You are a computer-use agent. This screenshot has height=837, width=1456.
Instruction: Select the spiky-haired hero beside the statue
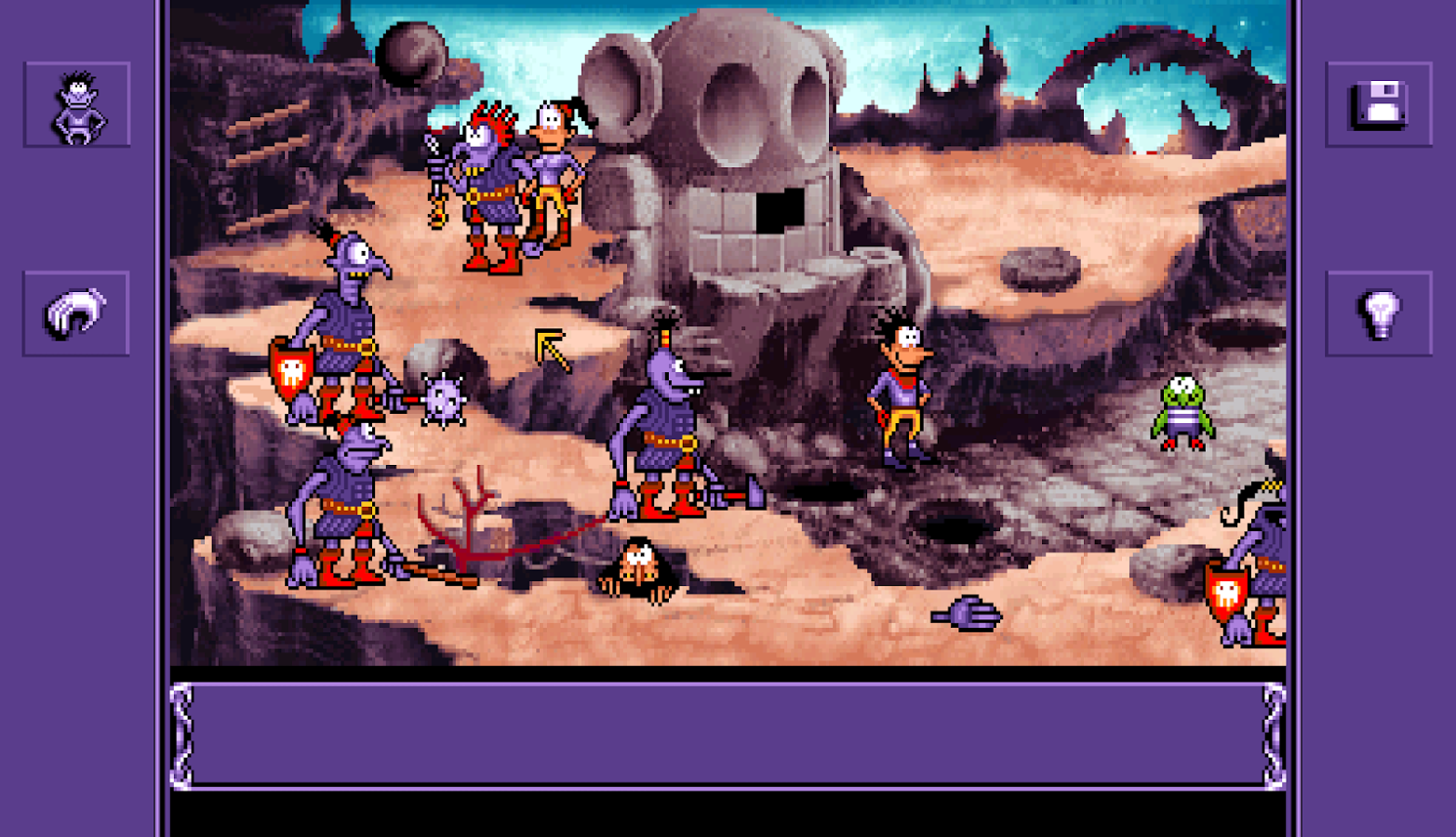[x=898, y=391]
